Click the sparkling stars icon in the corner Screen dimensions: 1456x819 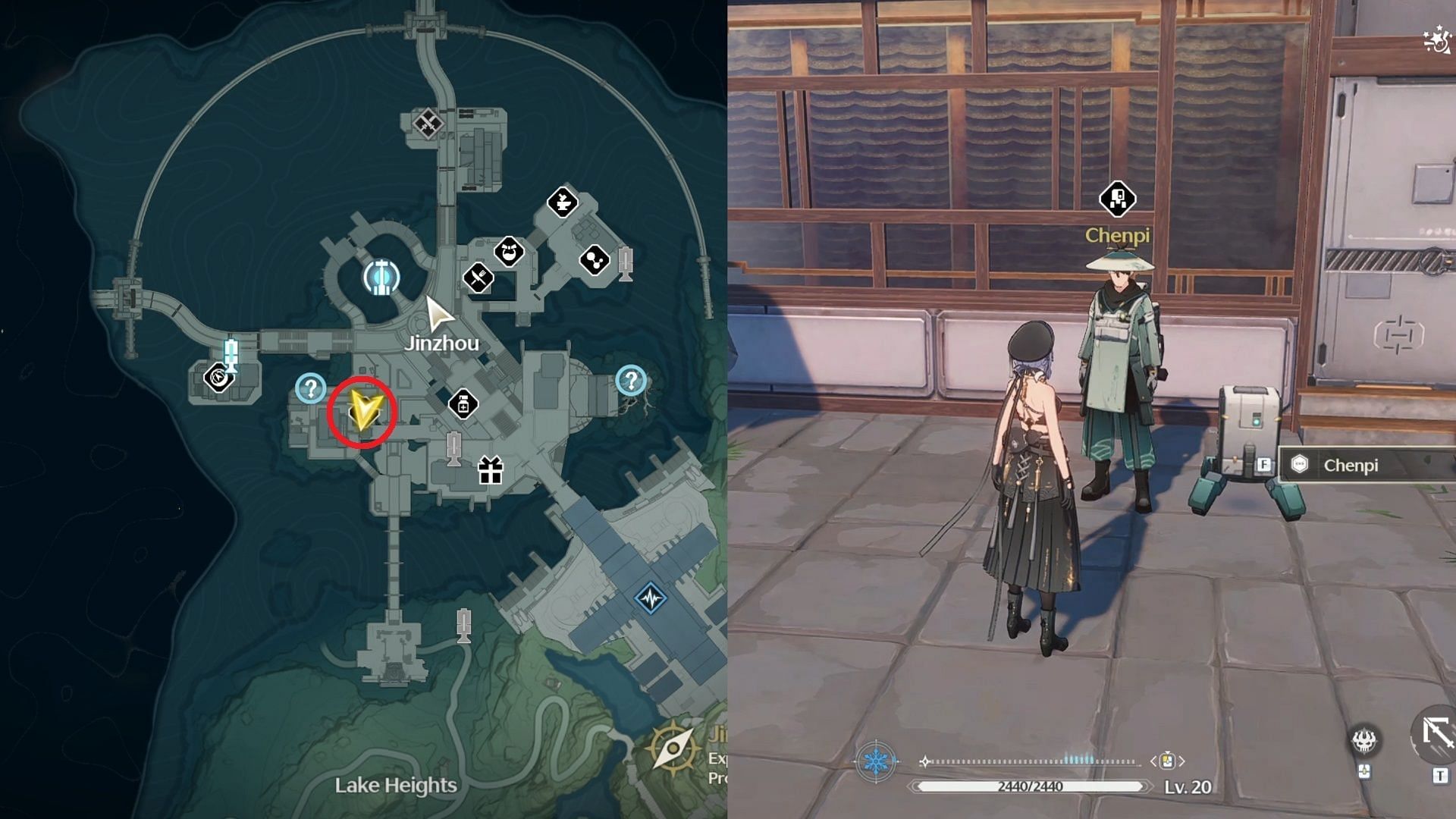point(1436,40)
